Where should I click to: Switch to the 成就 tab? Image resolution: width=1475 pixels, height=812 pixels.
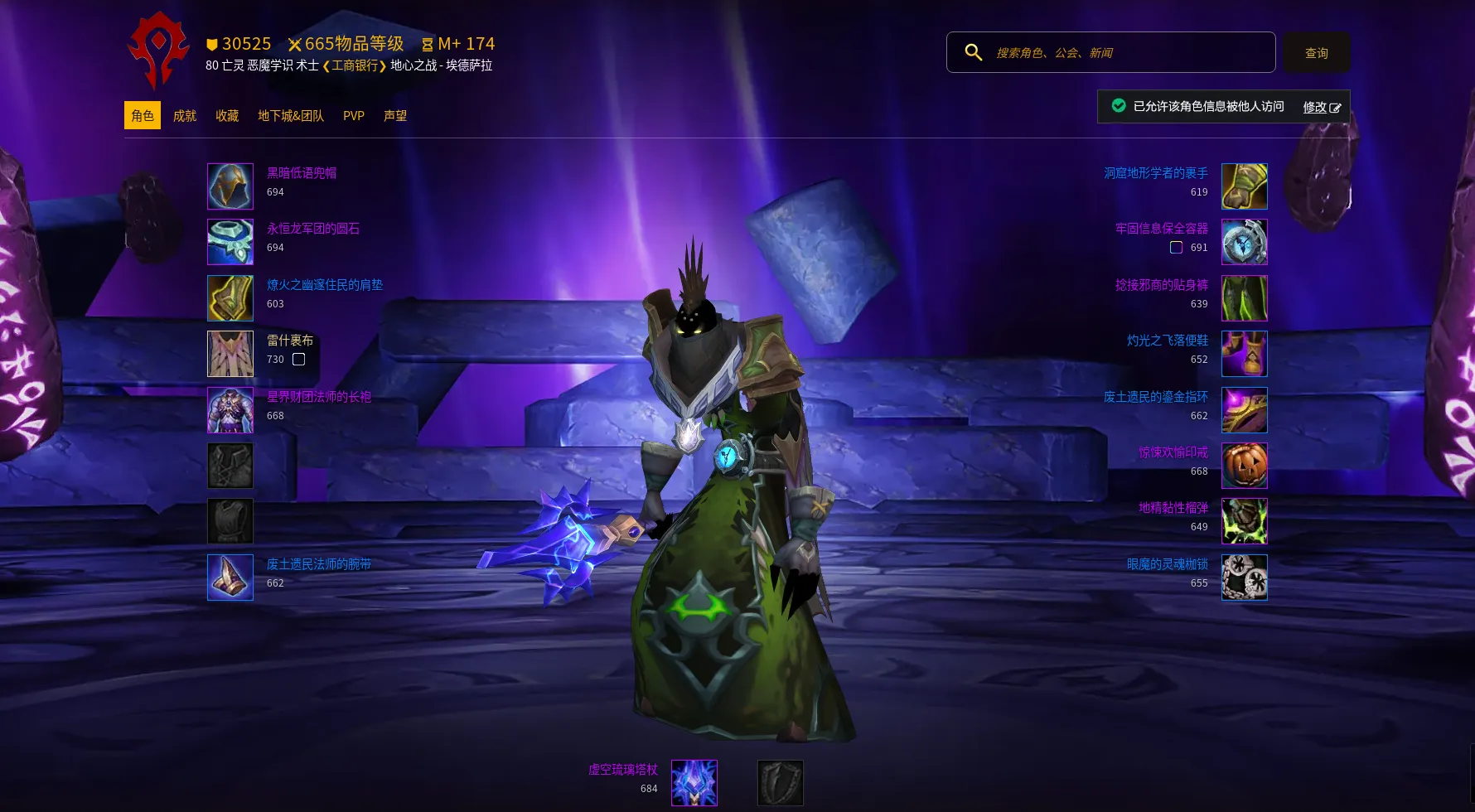pos(184,116)
